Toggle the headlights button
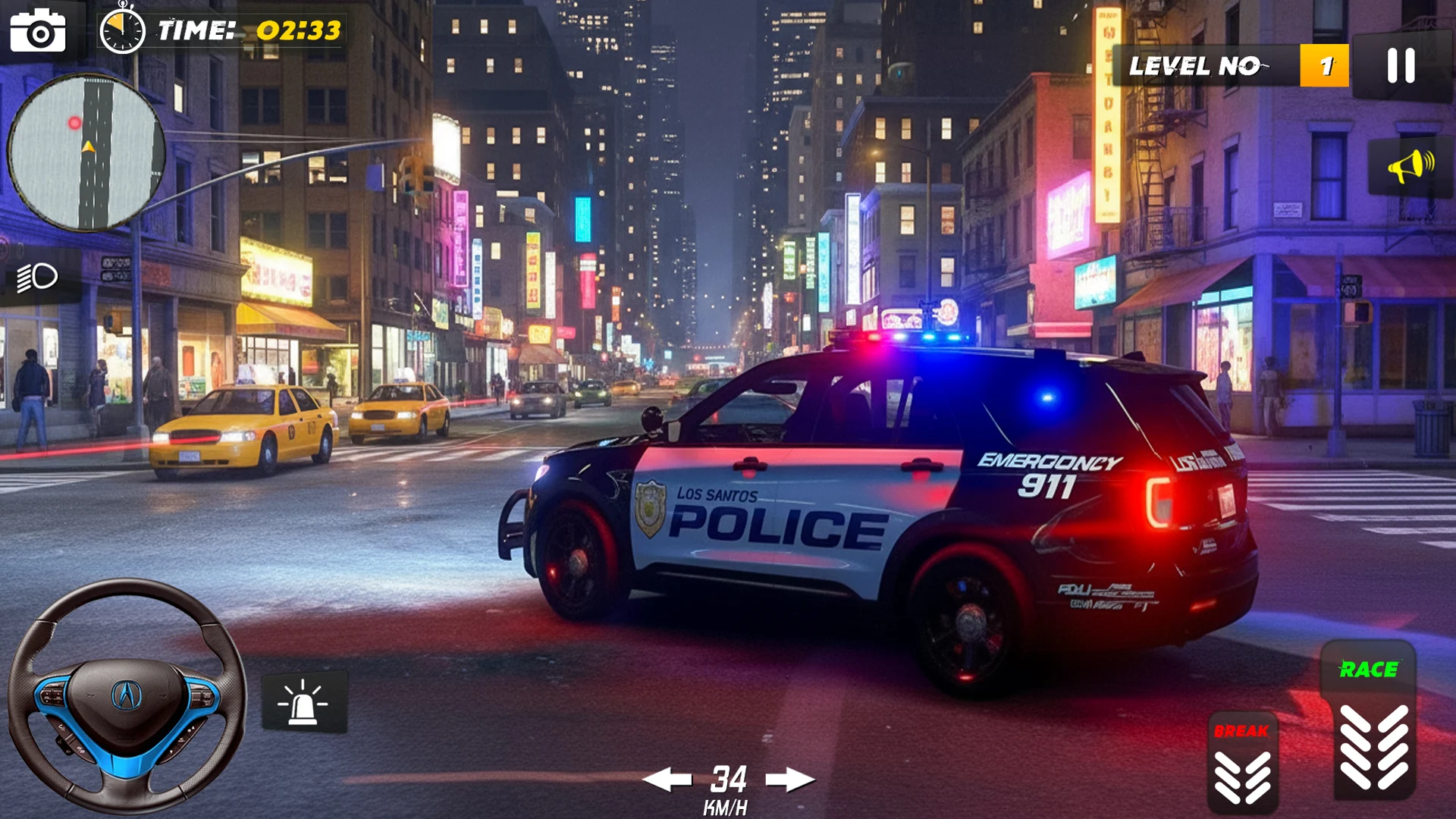The width and height of the screenshot is (1456, 819). (x=38, y=278)
